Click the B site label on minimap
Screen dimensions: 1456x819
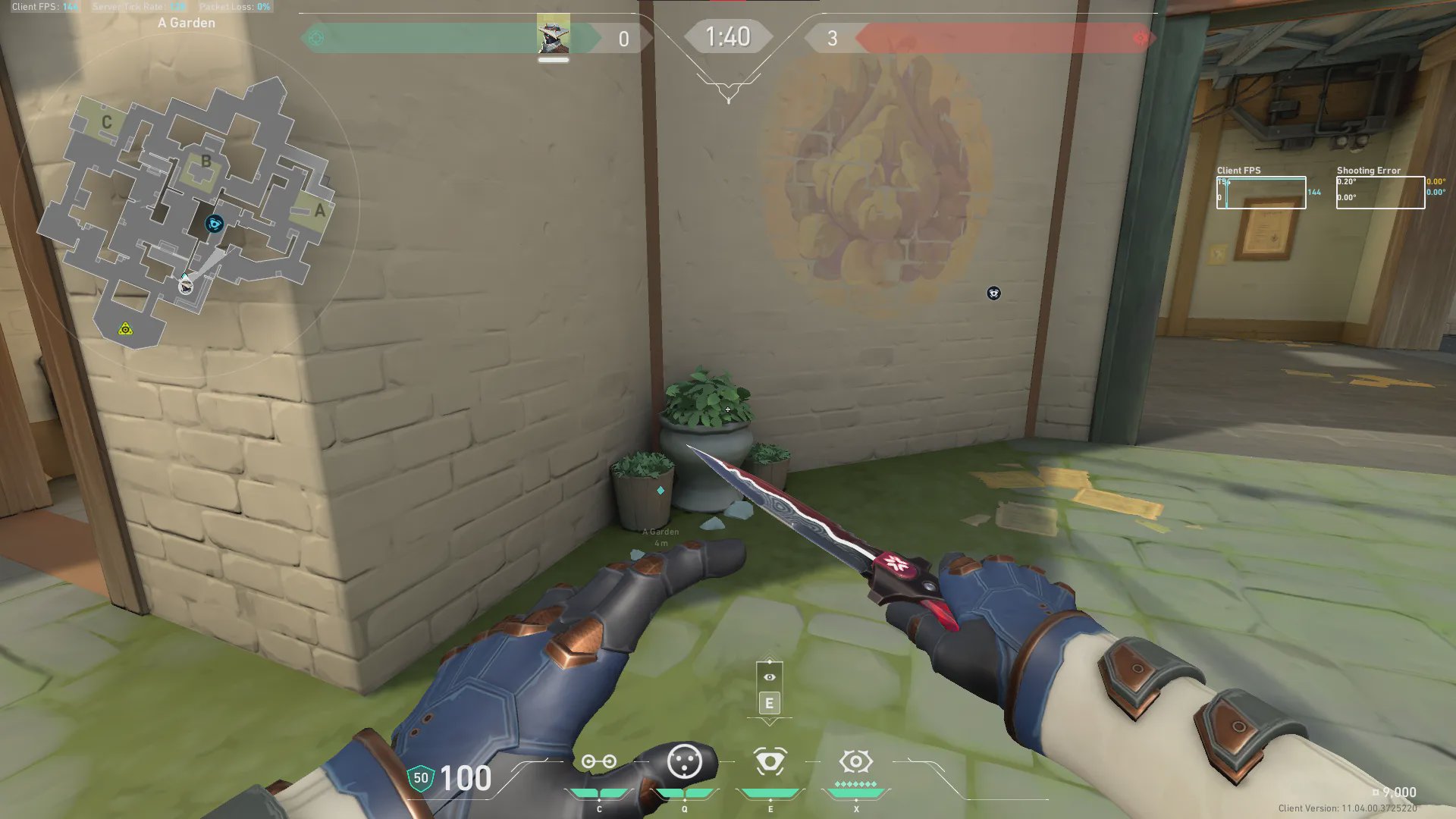pos(206,162)
